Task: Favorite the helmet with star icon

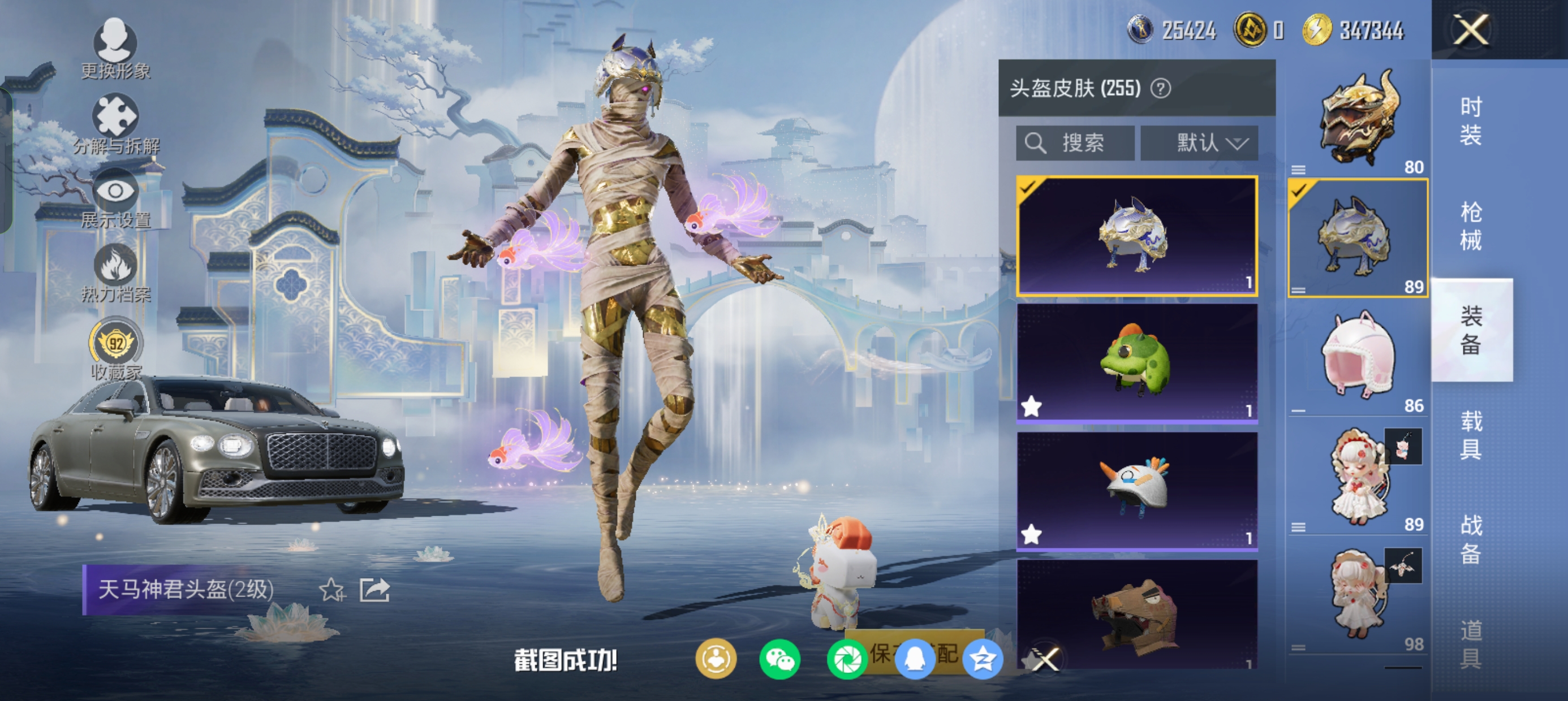Action: point(331,590)
